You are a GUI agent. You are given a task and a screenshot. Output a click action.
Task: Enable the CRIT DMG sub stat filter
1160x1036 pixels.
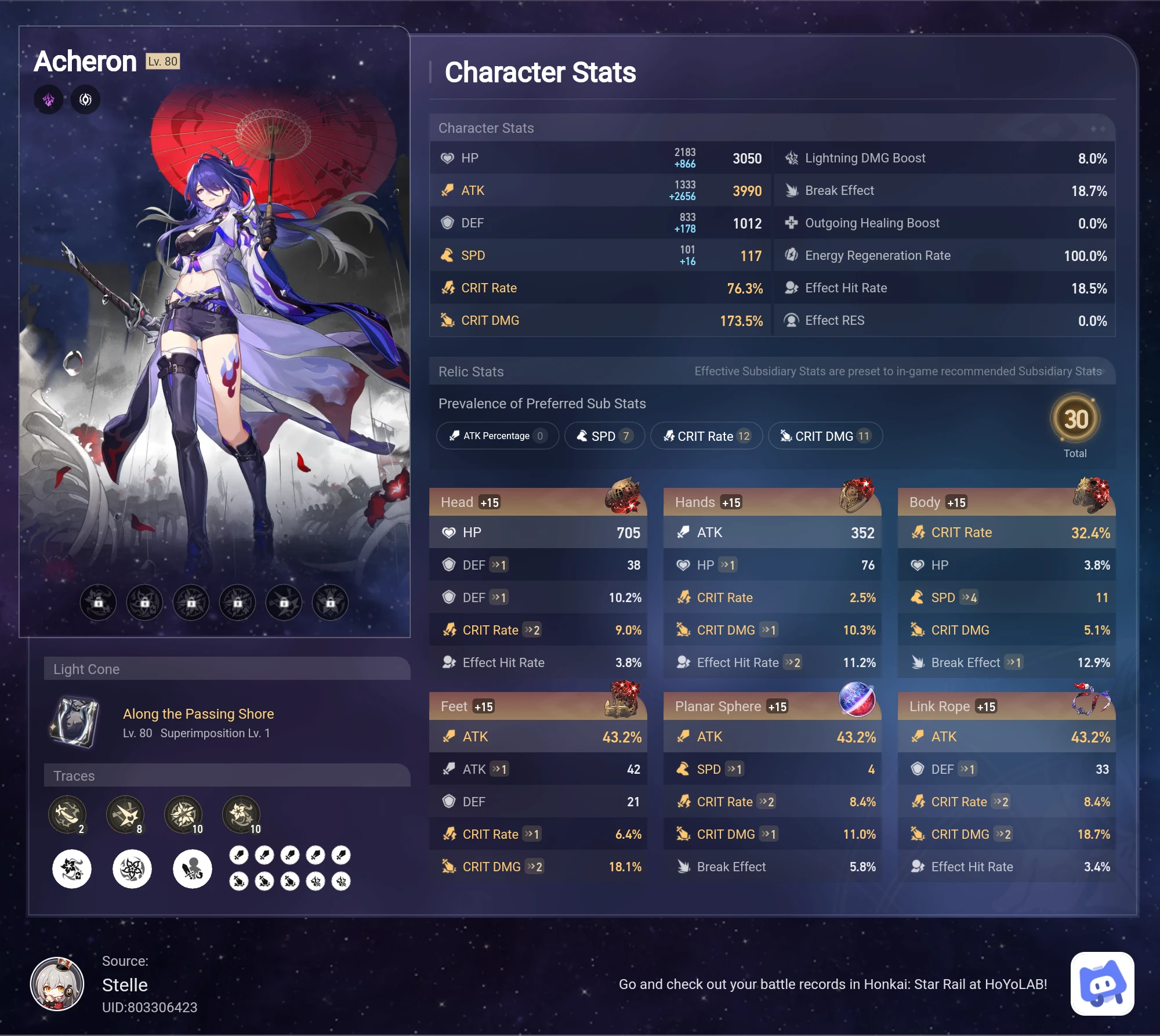[x=825, y=436]
